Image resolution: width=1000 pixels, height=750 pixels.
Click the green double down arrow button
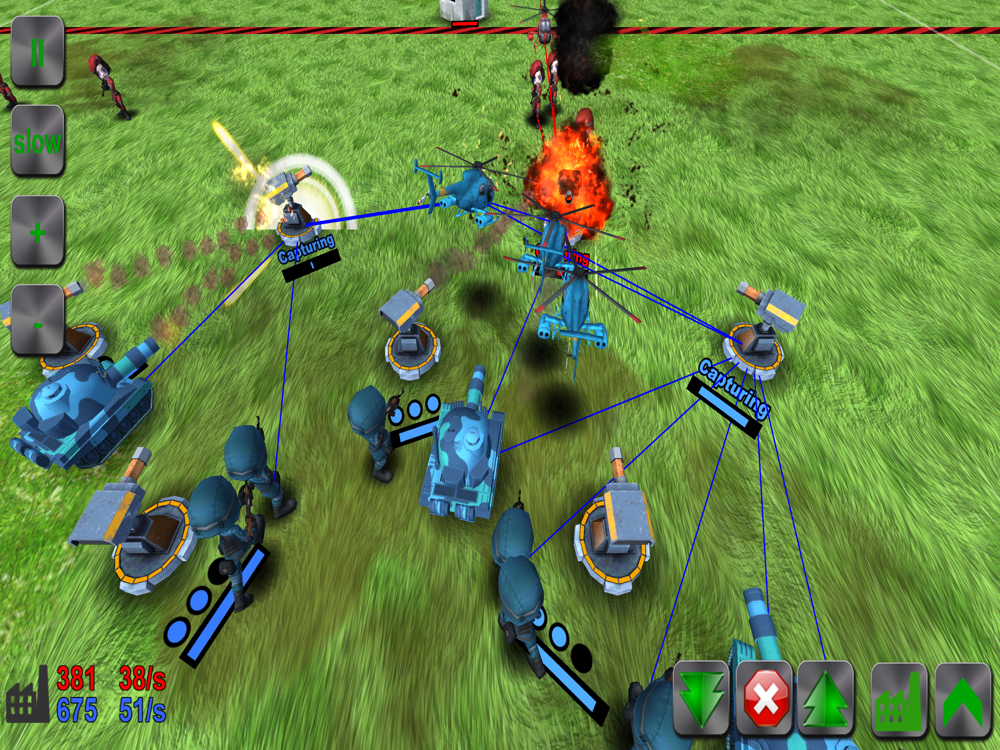click(701, 699)
